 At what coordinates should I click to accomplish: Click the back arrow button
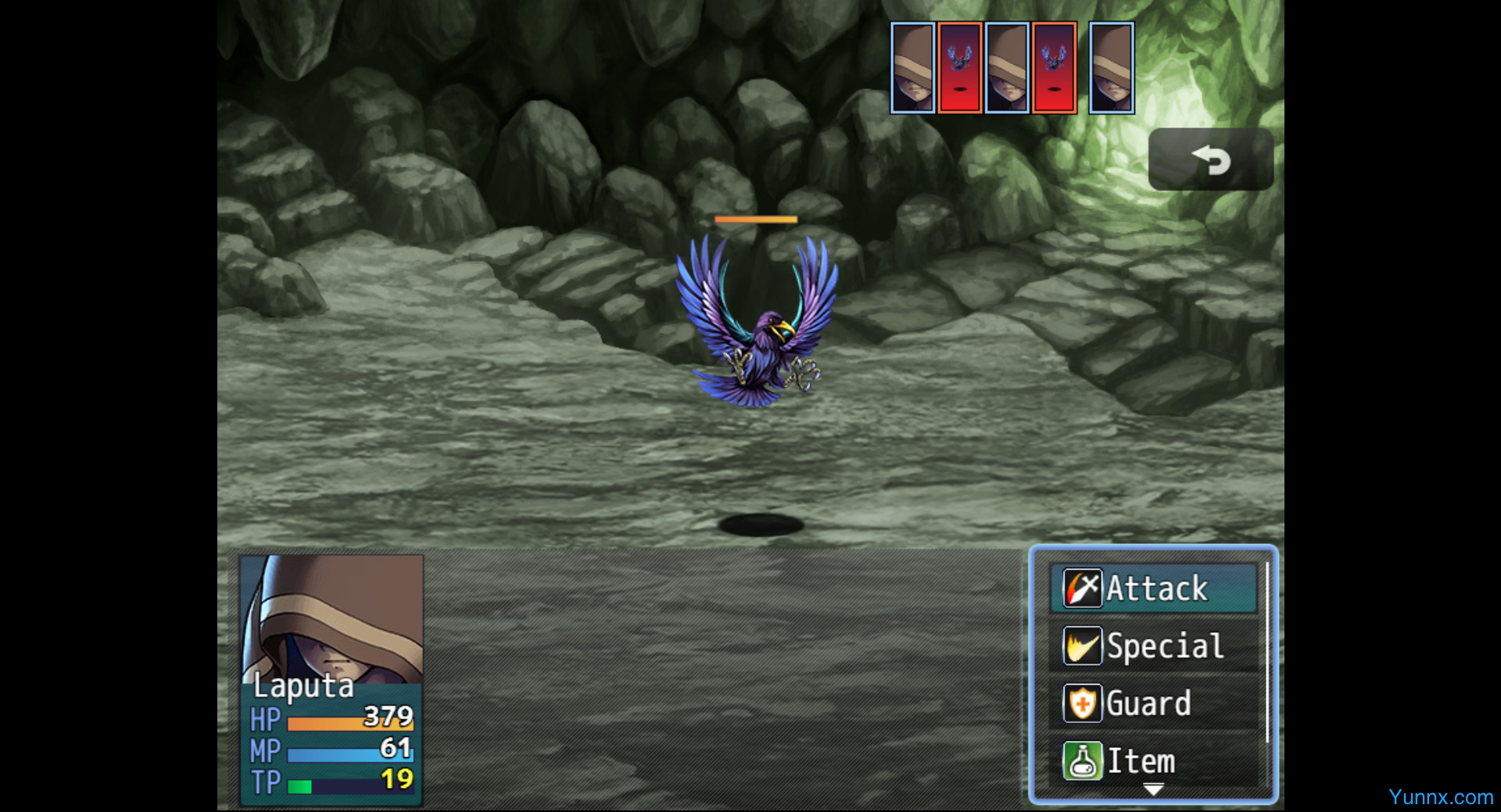pyautogui.click(x=1210, y=160)
